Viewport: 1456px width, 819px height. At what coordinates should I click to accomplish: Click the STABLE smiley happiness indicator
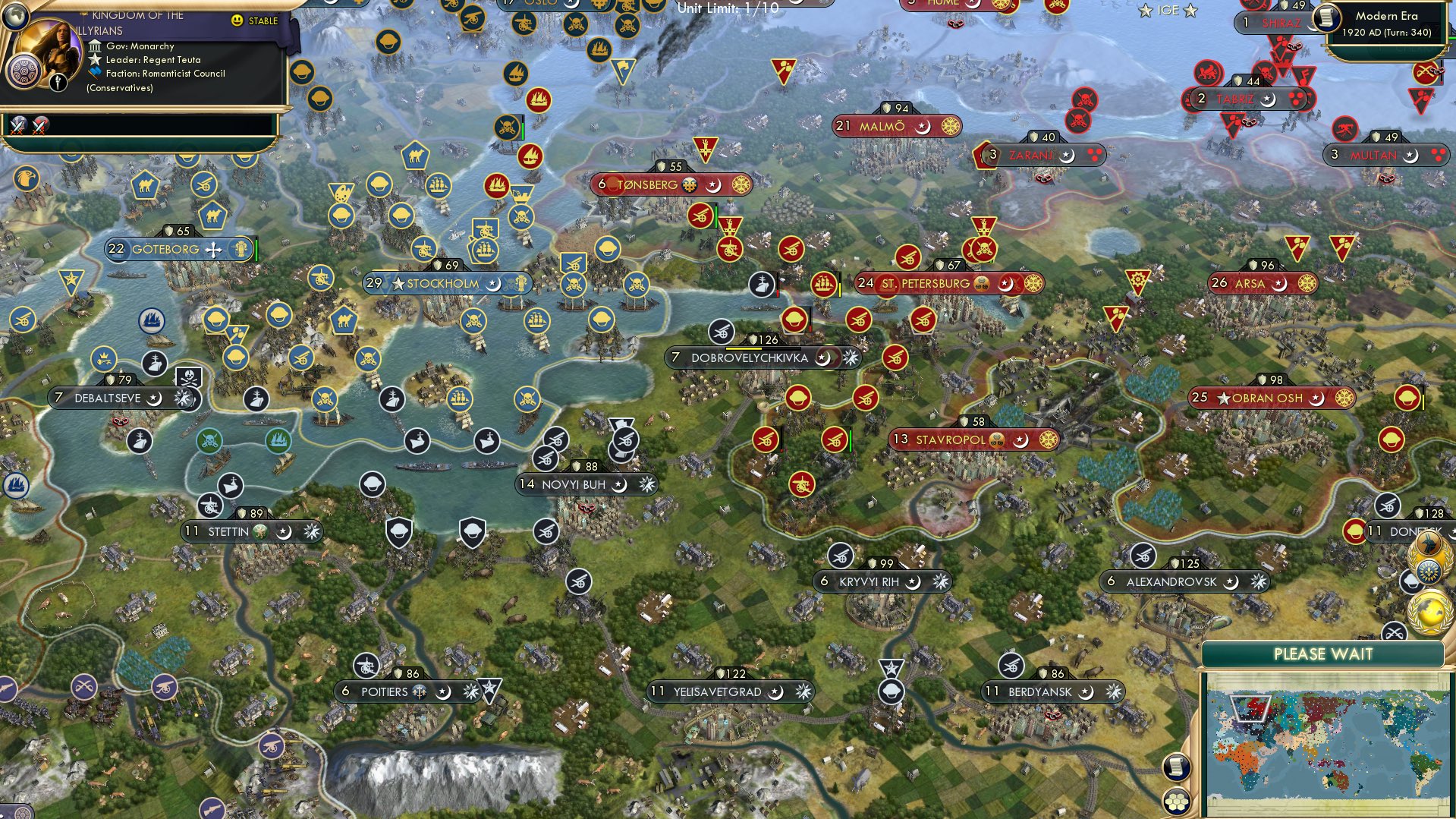tap(239, 21)
